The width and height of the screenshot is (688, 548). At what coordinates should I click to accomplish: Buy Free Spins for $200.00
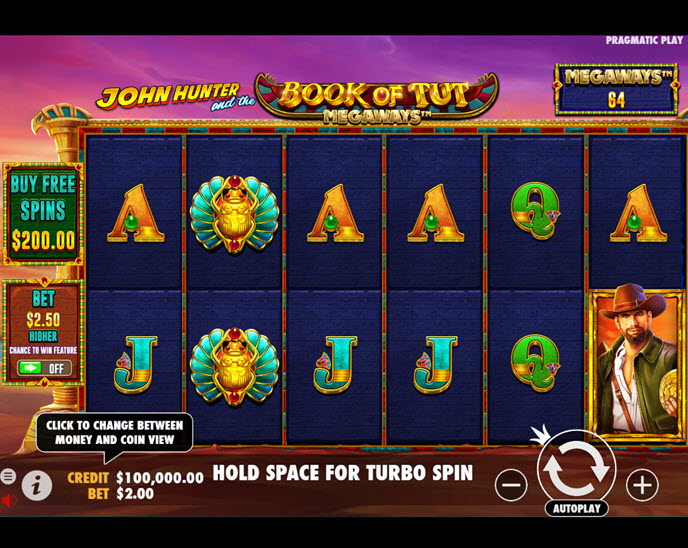coord(43,212)
